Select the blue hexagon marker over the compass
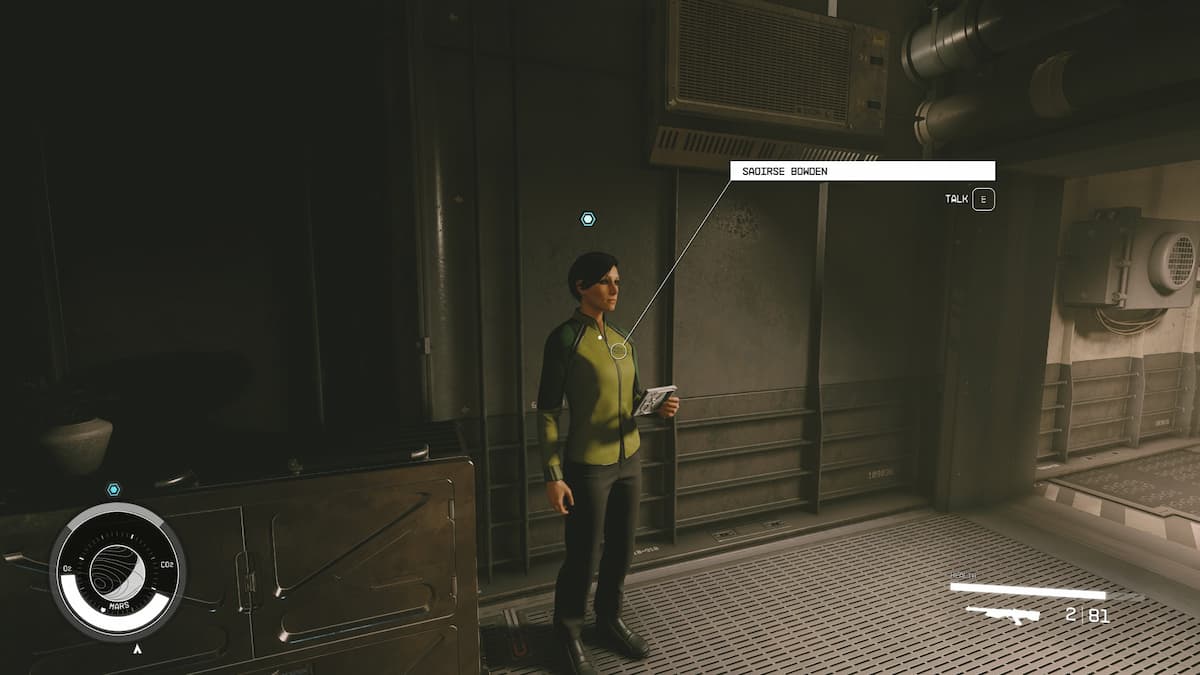 point(113,489)
